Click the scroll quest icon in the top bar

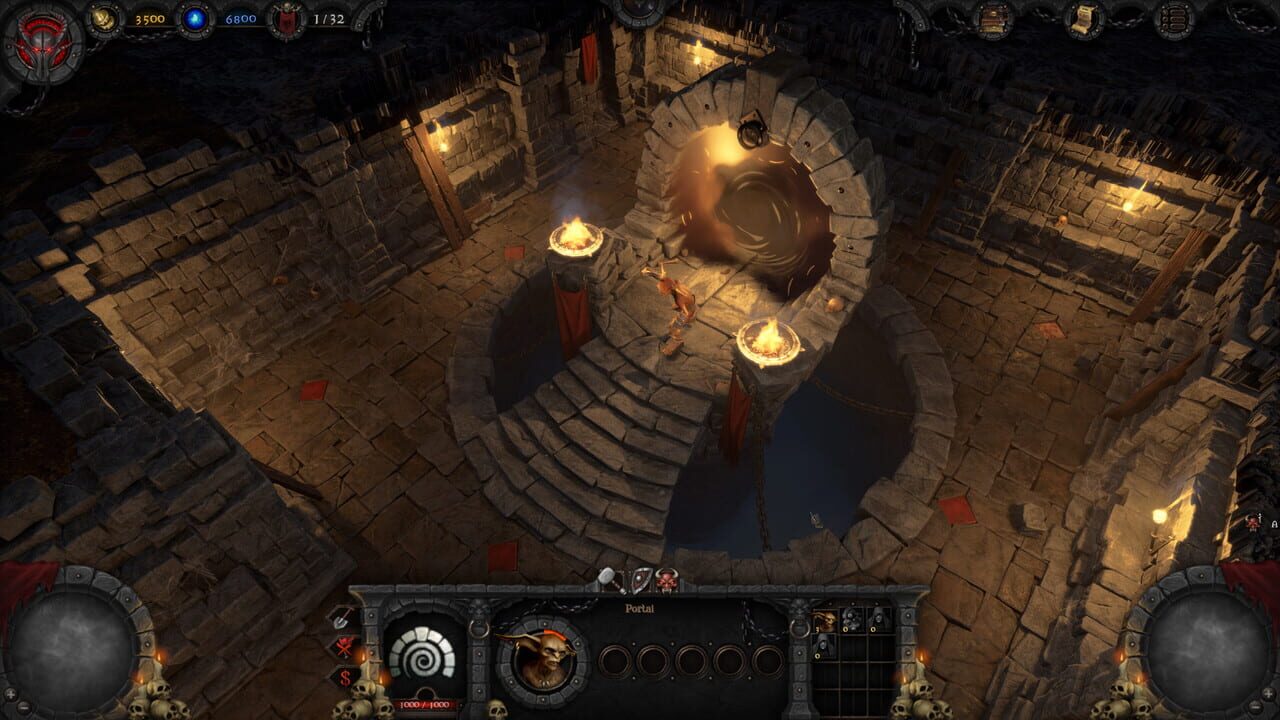point(1084,19)
